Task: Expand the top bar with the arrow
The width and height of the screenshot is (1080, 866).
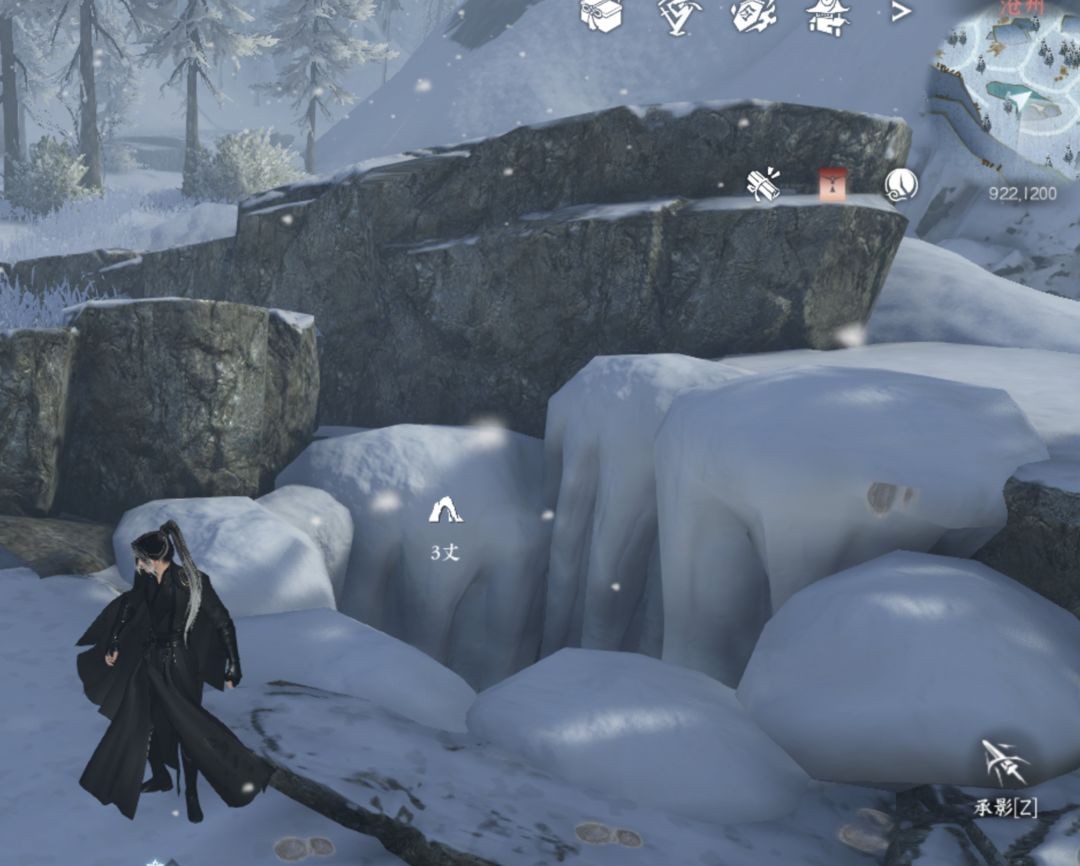Action: click(x=901, y=12)
